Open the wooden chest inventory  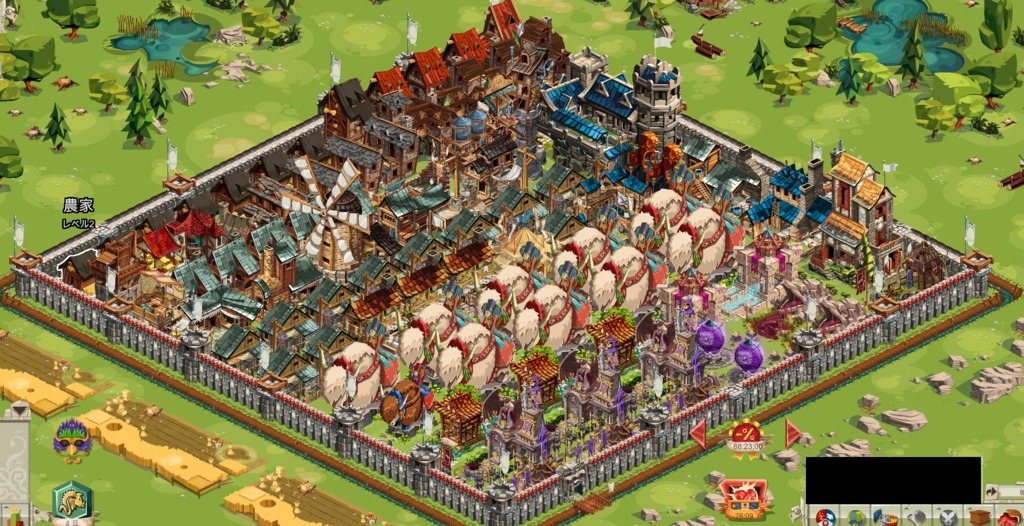click(x=978, y=517)
